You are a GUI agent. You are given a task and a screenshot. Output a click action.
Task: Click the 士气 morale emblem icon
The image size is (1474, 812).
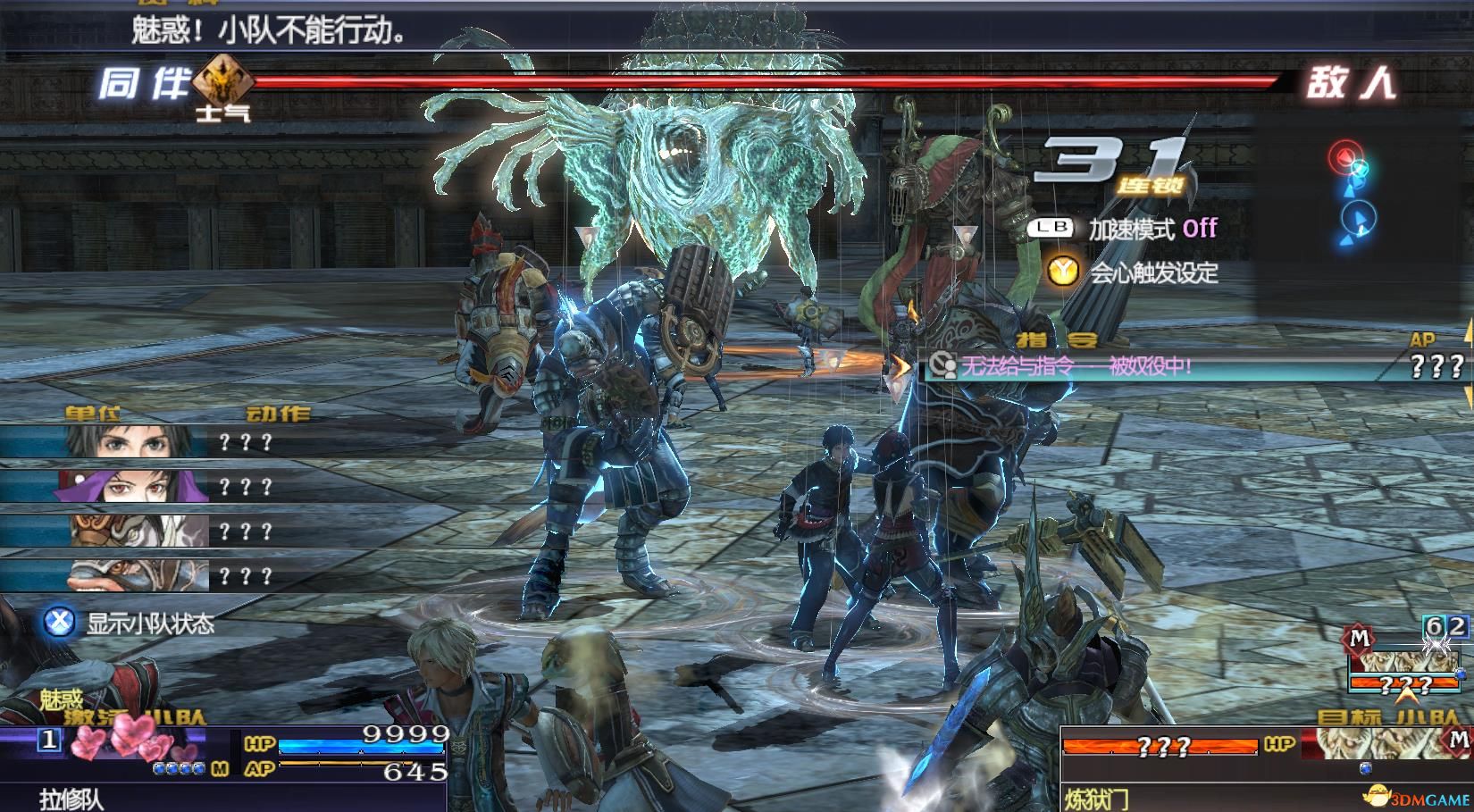[x=219, y=82]
